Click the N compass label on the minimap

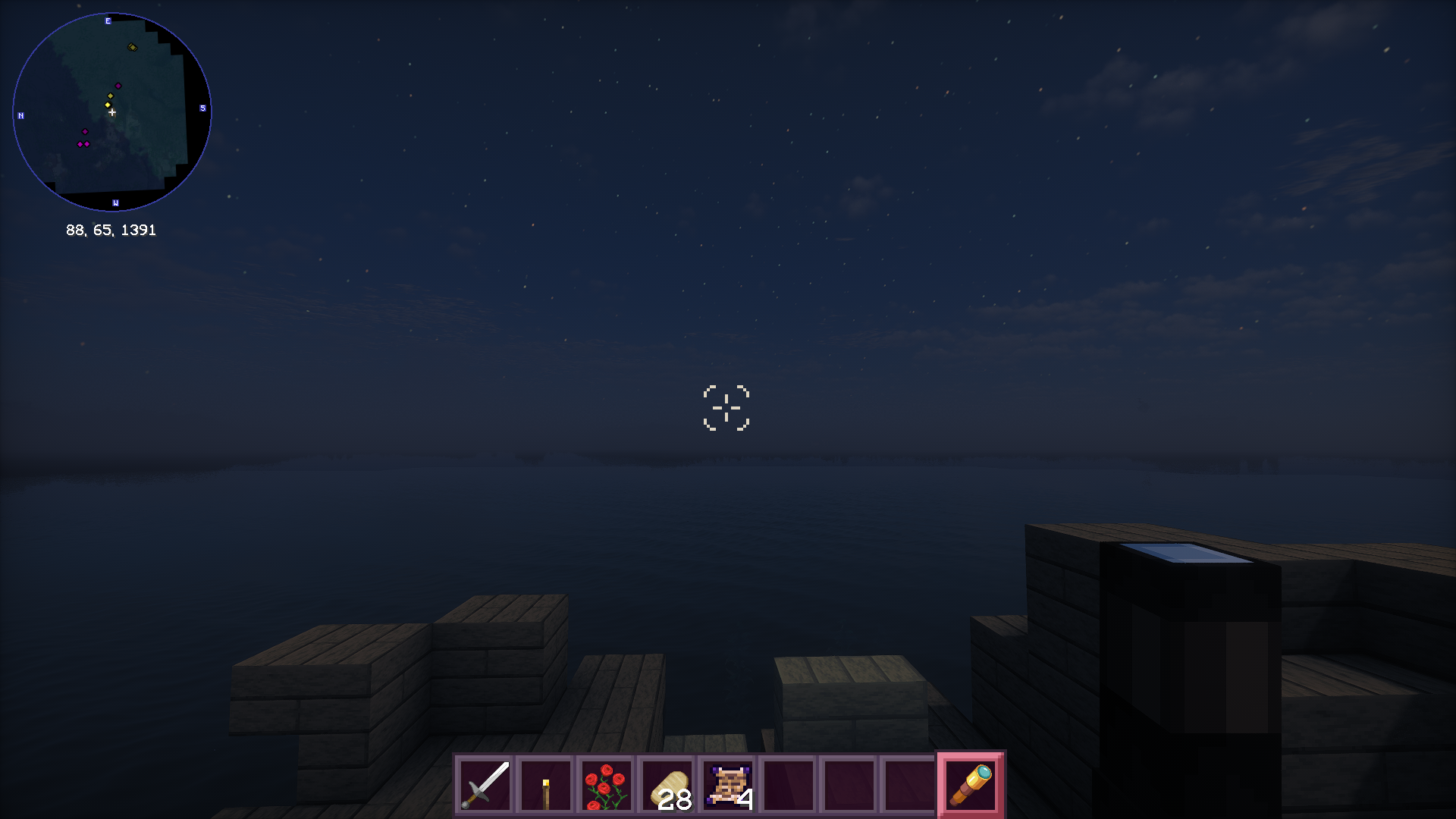pyautogui.click(x=20, y=116)
